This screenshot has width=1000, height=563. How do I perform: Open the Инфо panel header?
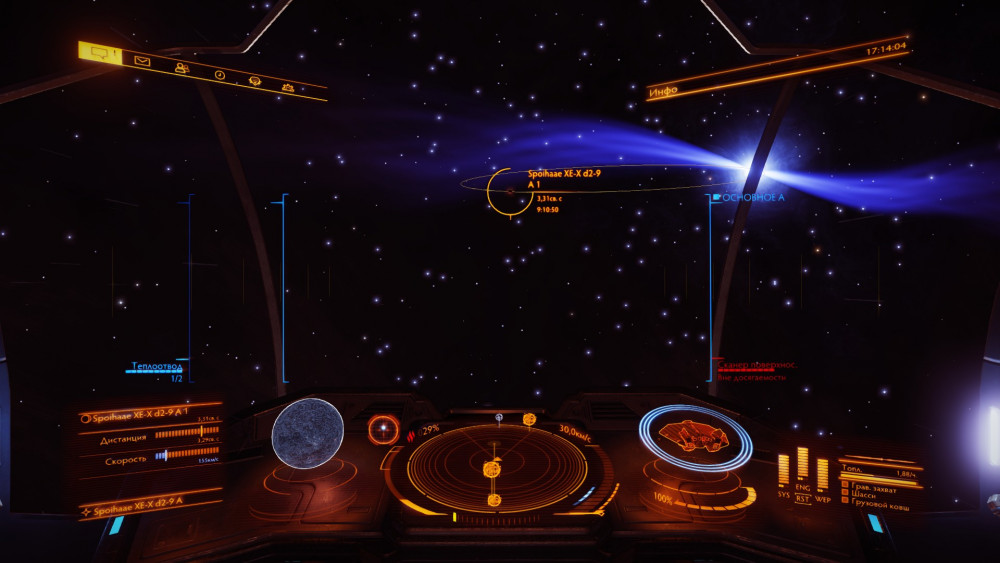click(663, 91)
